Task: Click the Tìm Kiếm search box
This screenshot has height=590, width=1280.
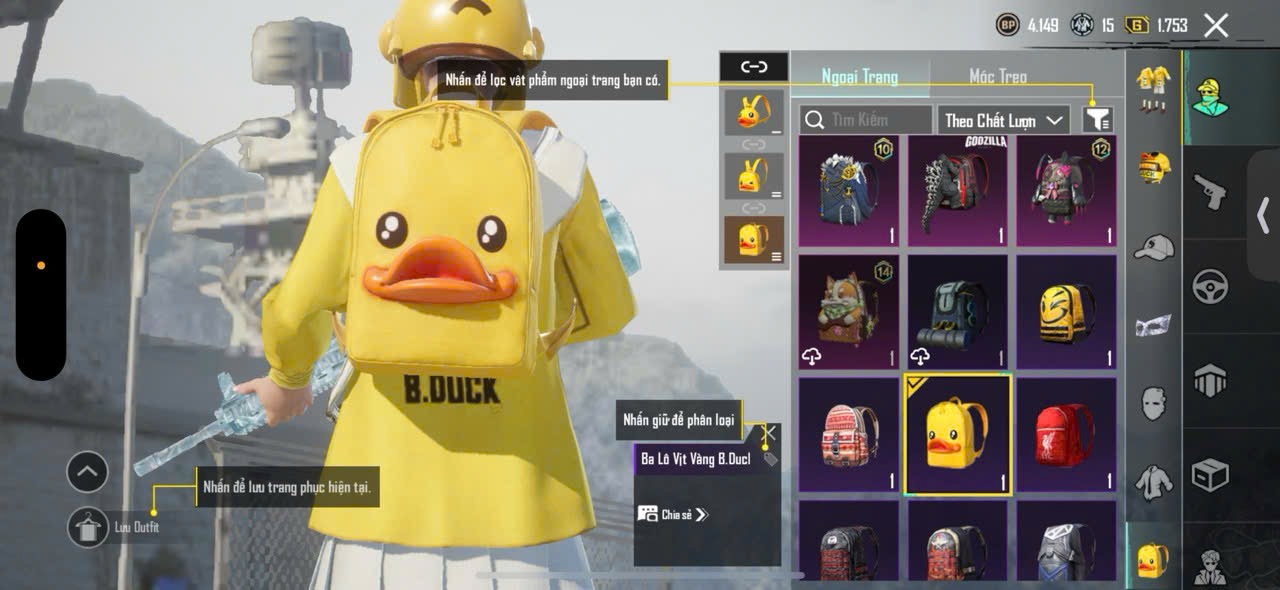Action: click(x=866, y=120)
